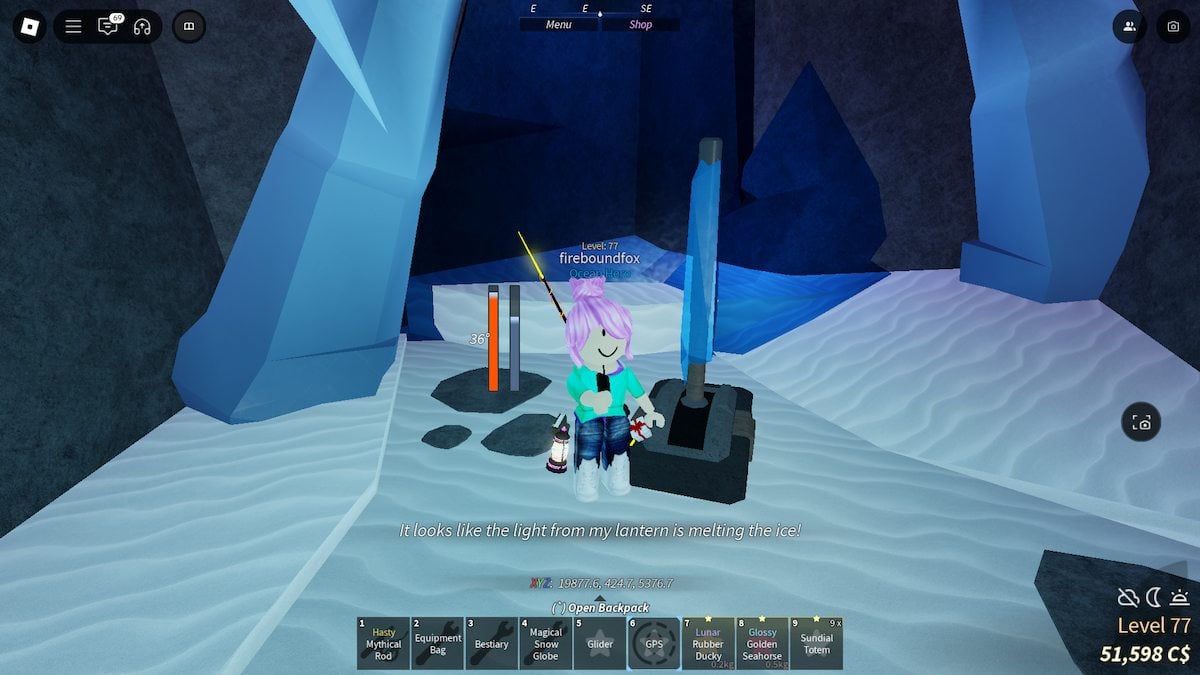Select the Equipment Bag hotbar slot
The height and width of the screenshot is (675, 1200).
click(437, 643)
